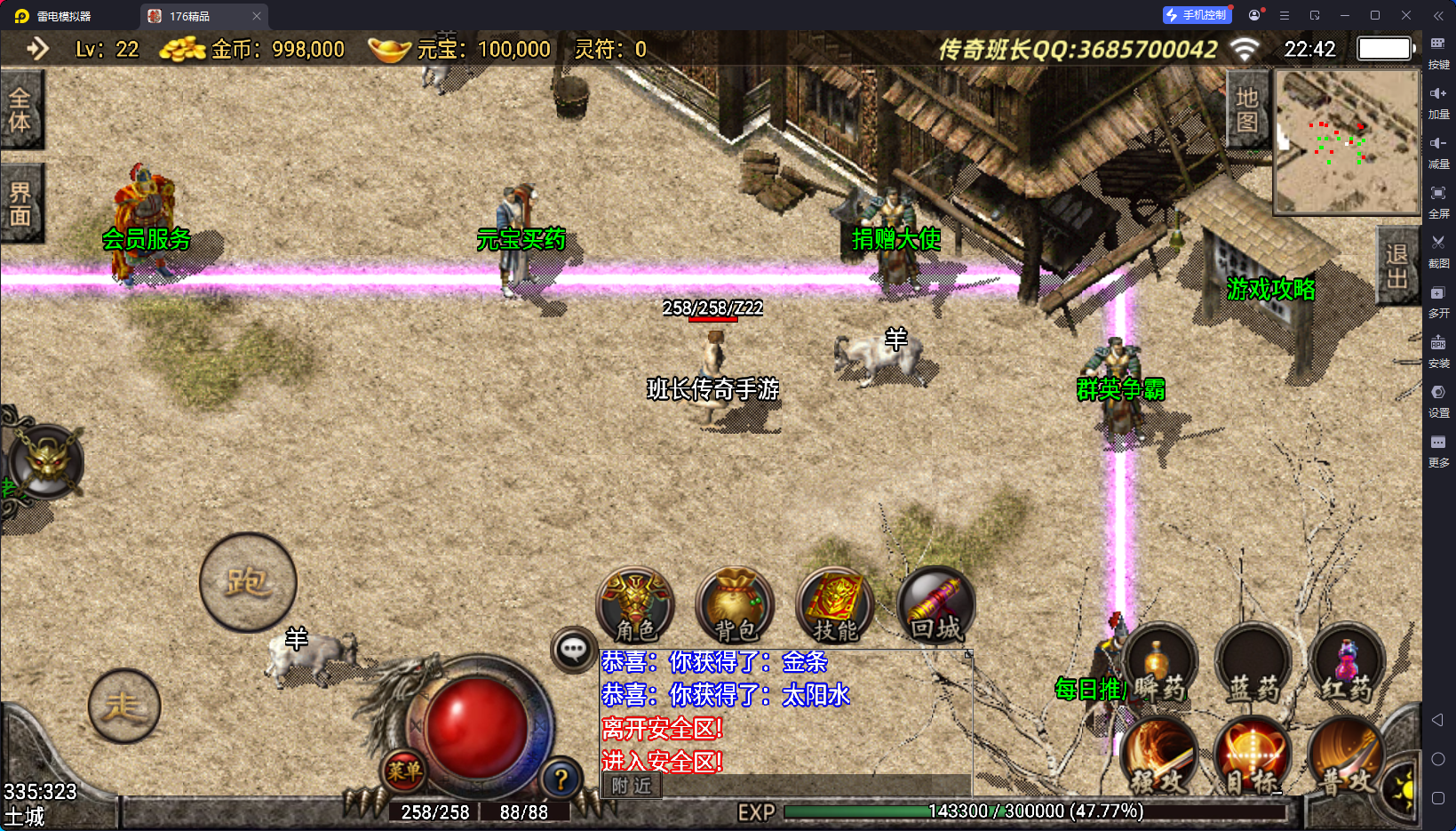Open the 菜单 menu button
This screenshot has height=831, width=1456.
[x=404, y=771]
